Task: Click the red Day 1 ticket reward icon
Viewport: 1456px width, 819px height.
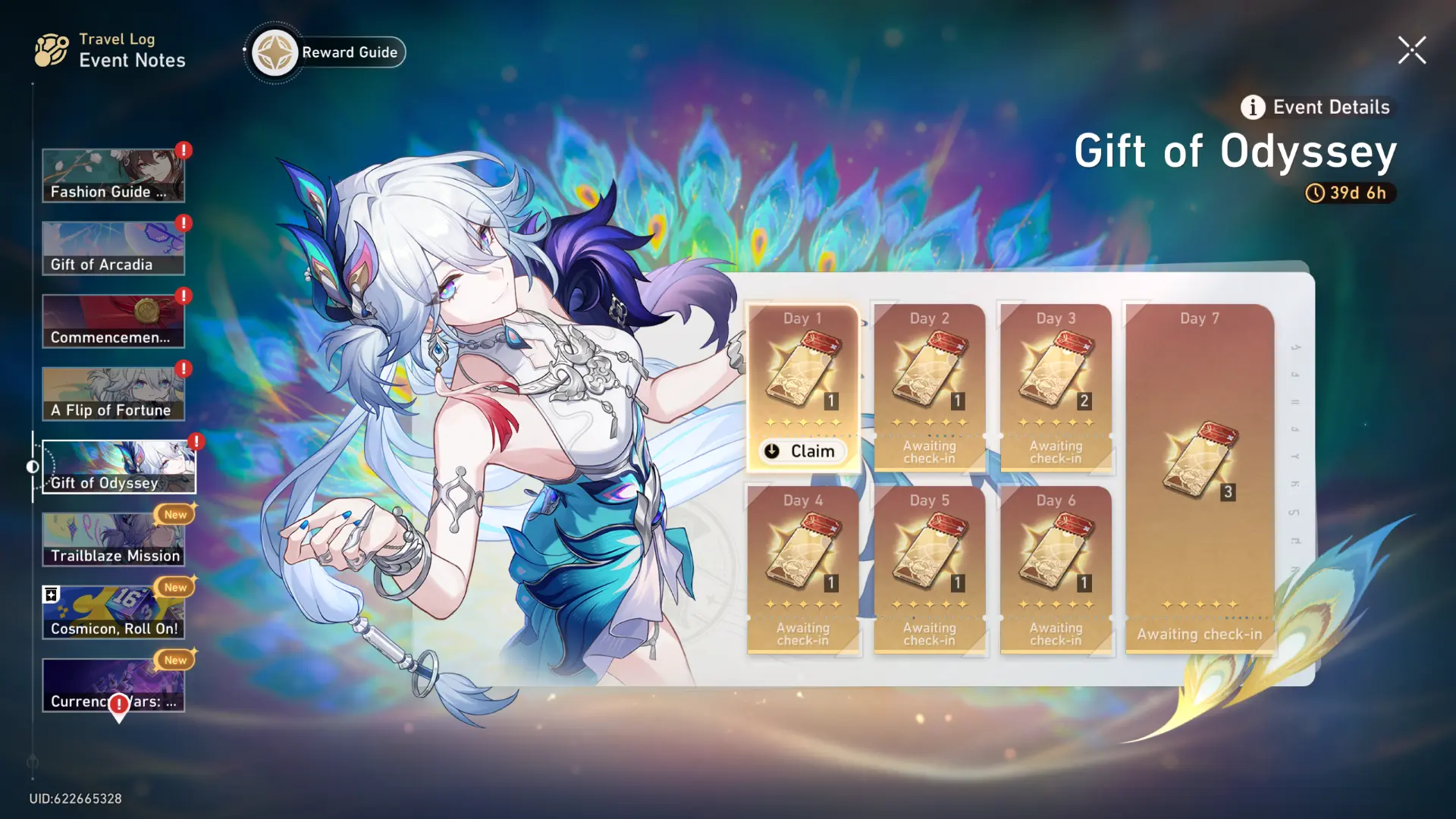Action: pos(802,369)
